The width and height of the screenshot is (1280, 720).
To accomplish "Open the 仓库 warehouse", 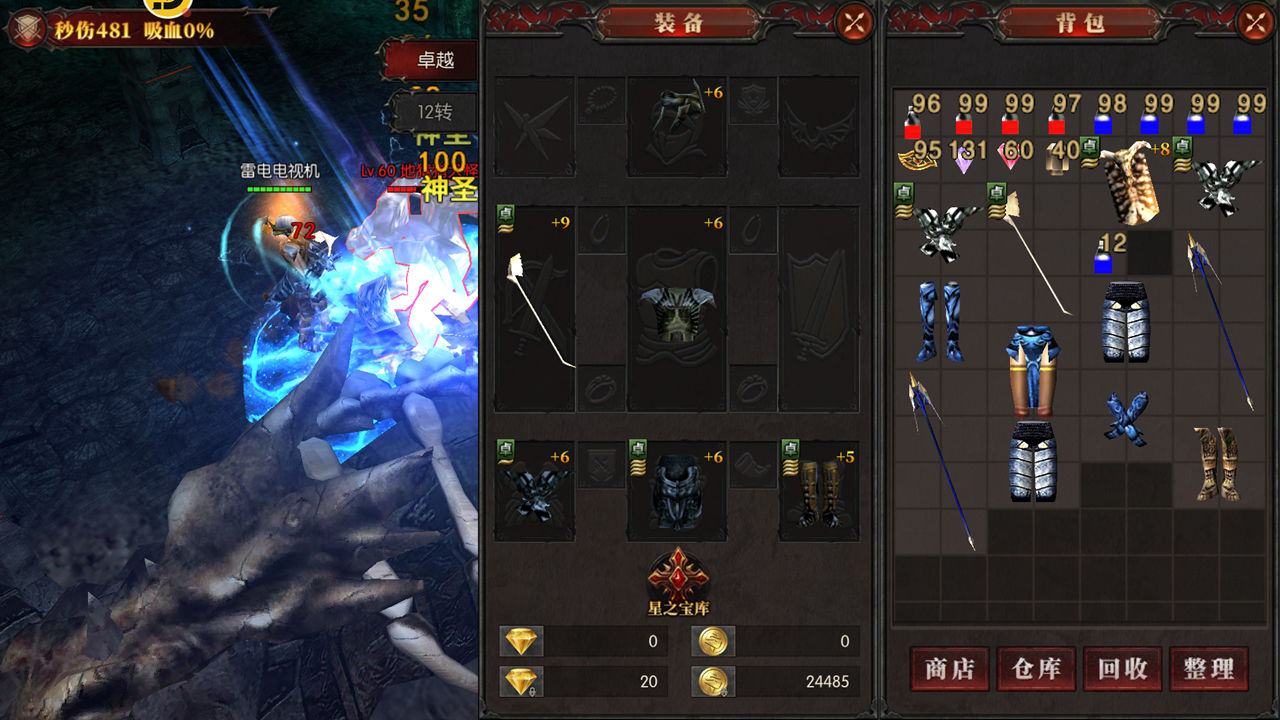I will 1035,668.
